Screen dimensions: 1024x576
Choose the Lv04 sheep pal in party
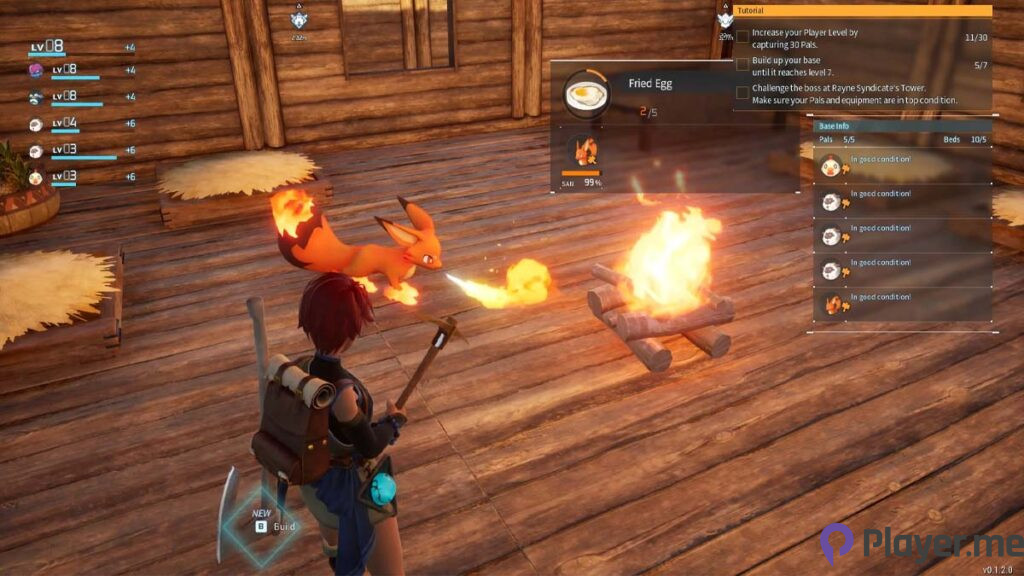pos(36,124)
